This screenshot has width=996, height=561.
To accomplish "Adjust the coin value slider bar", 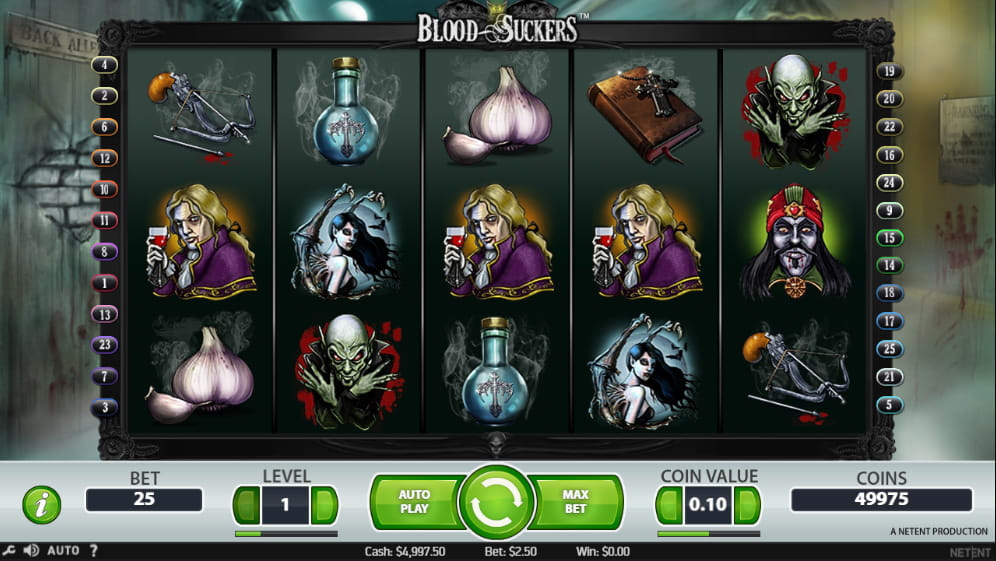I will 707,534.
